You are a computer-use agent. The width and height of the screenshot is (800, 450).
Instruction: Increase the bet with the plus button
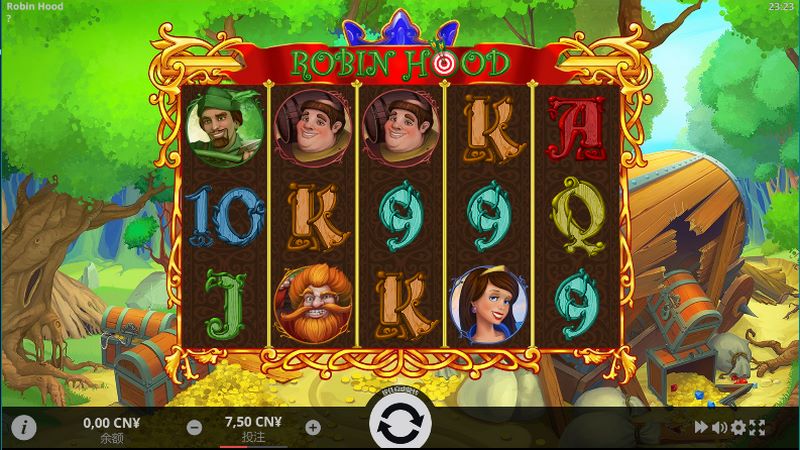tap(313, 428)
